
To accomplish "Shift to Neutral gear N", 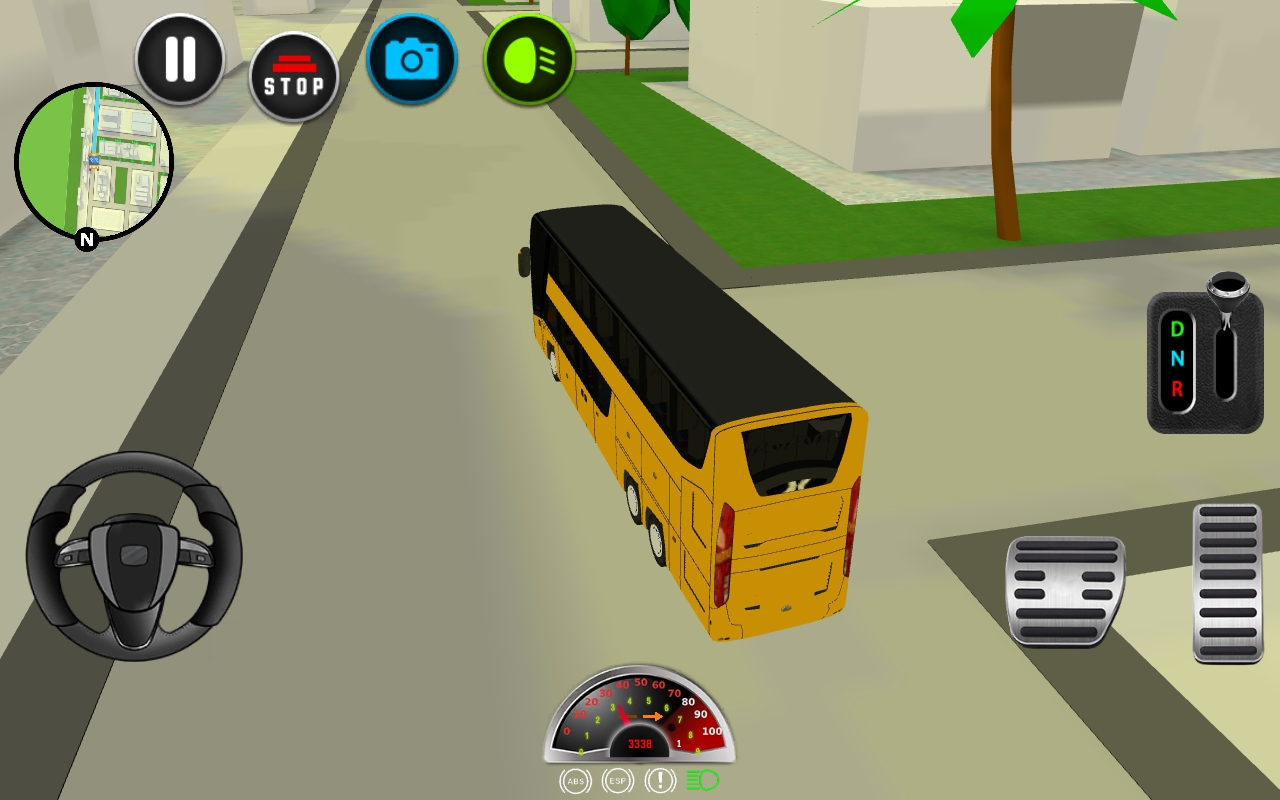I will [x=1177, y=358].
